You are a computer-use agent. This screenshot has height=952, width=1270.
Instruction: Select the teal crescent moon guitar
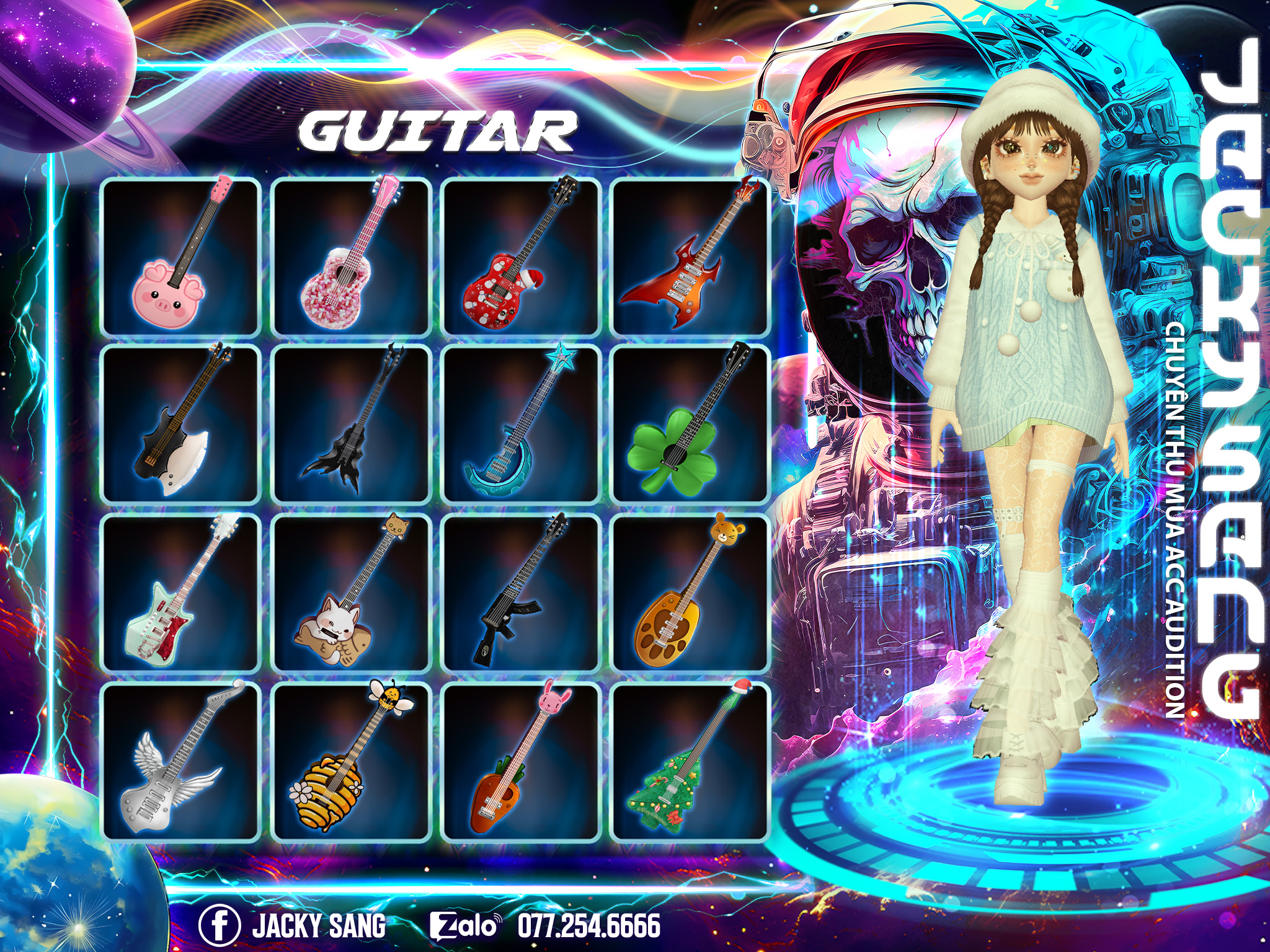(x=521, y=425)
